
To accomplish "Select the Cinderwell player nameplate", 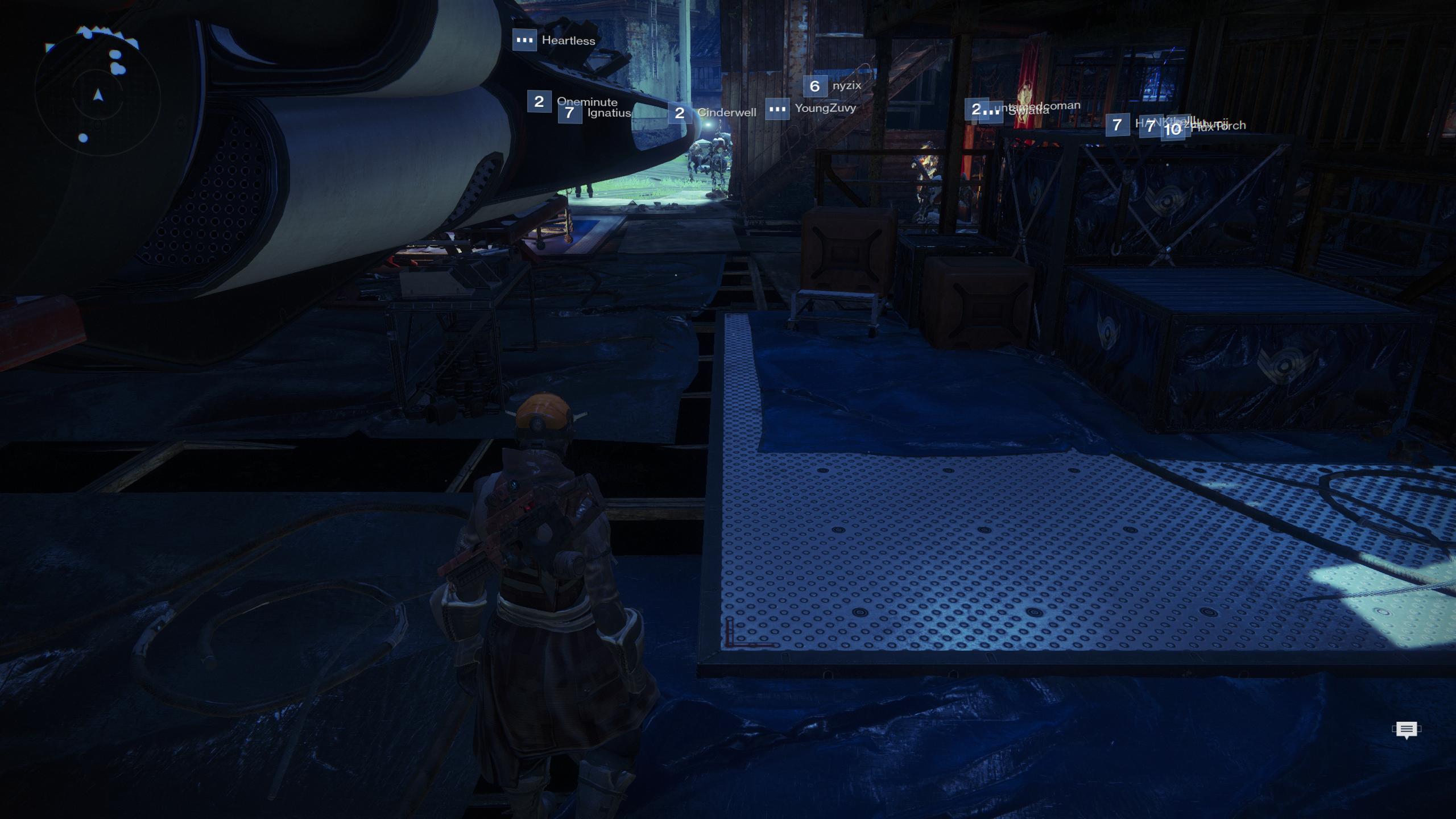I will tap(713, 113).
